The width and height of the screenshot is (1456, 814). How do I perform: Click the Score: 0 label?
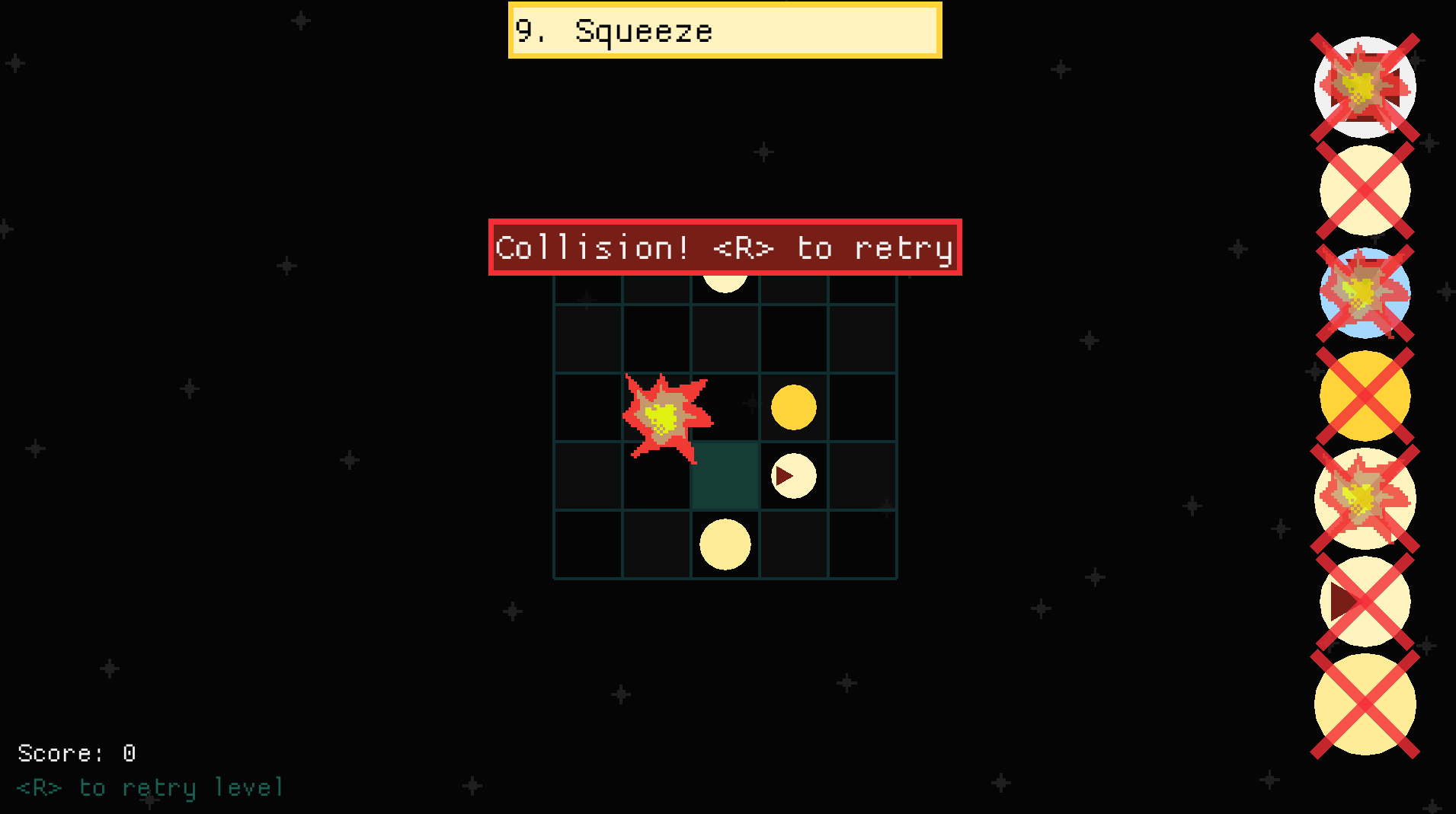pyautogui.click(x=75, y=753)
